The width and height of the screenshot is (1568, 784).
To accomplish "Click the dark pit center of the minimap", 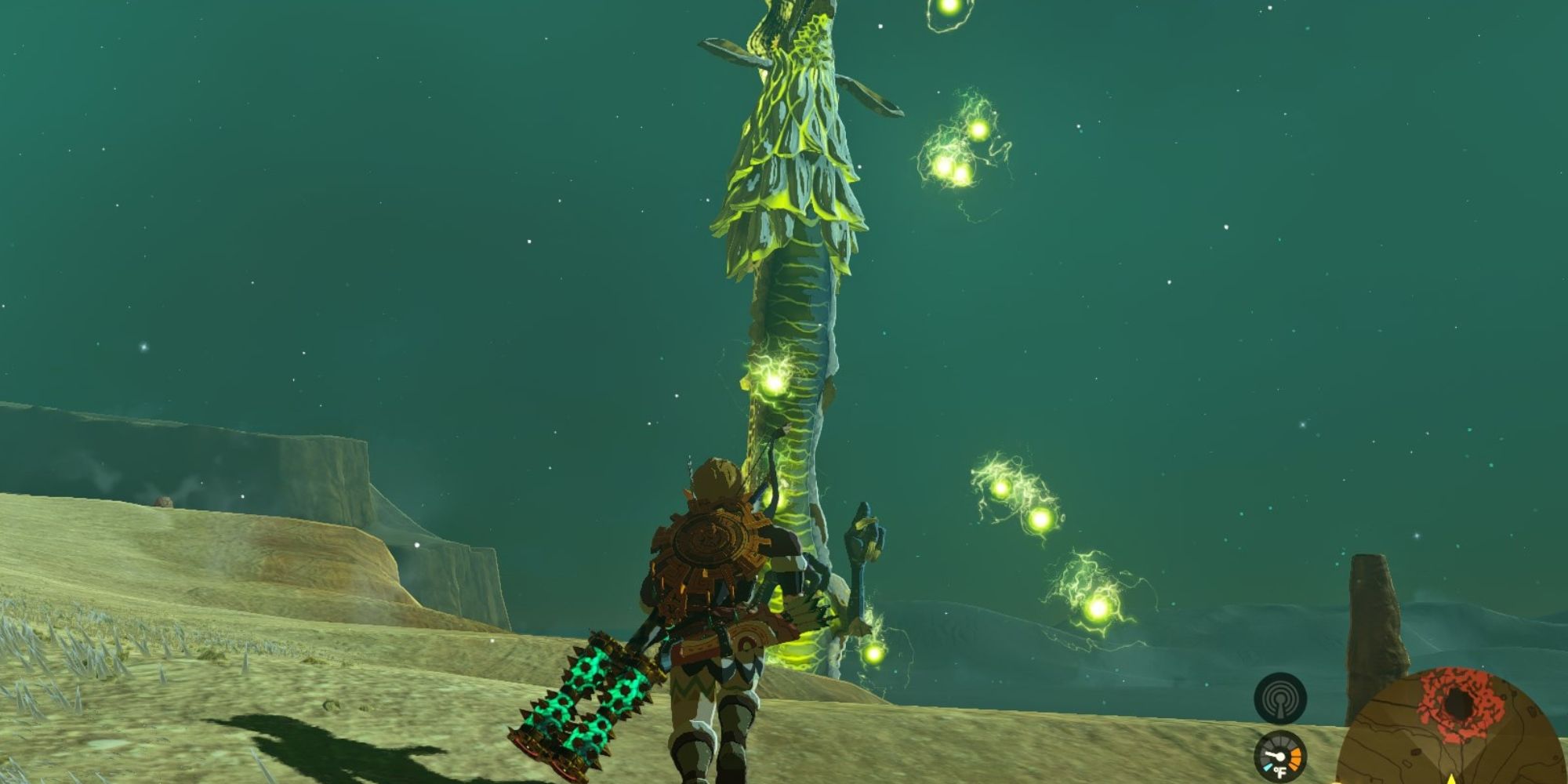I will point(1461,702).
